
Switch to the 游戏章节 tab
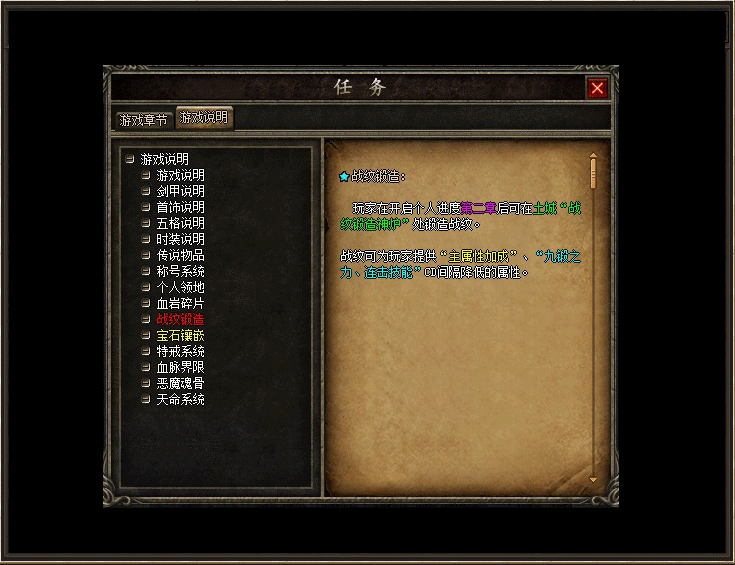(144, 120)
